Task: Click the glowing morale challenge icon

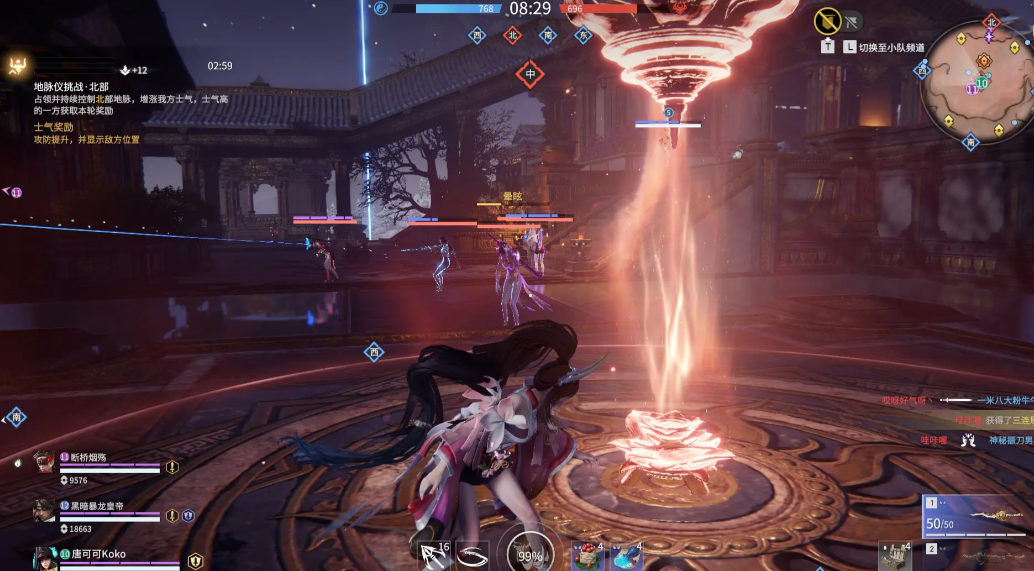Action: coord(19,66)
